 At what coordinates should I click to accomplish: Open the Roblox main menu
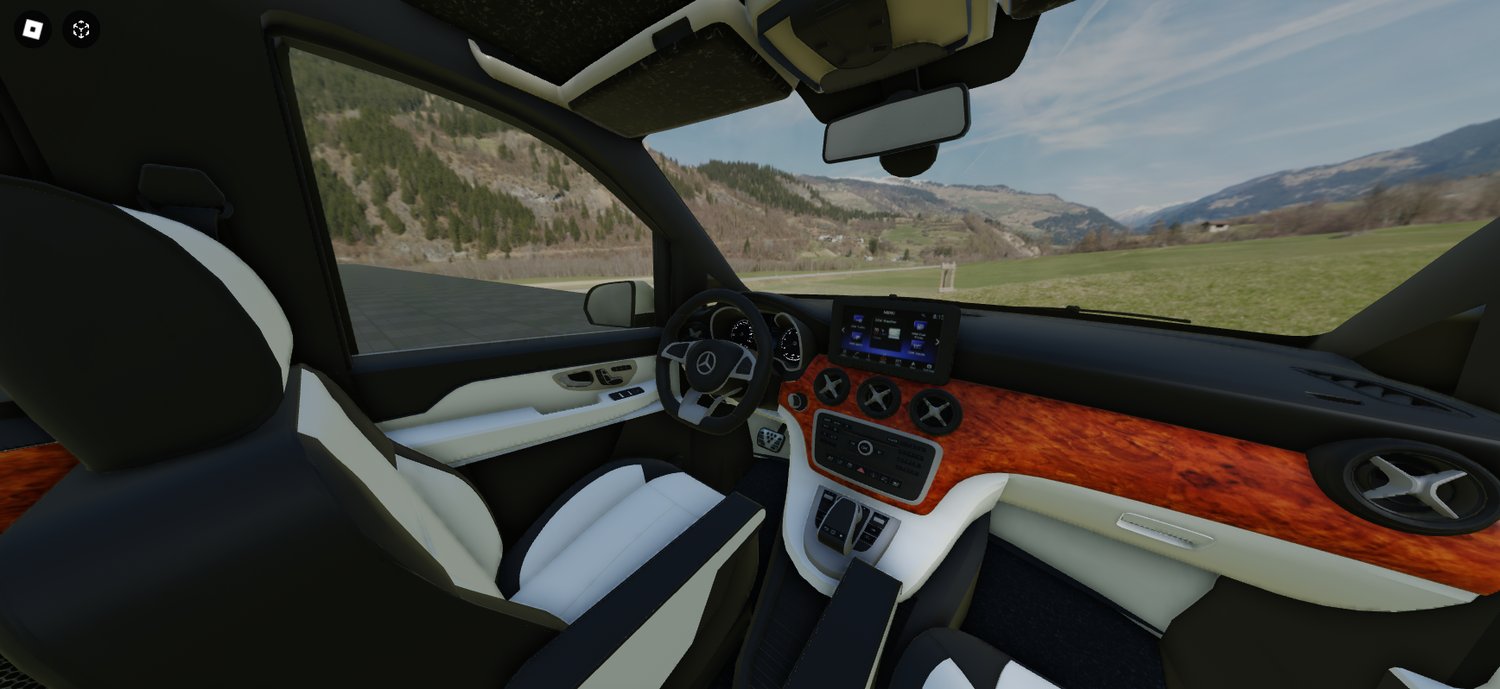pyautogui.click(x=32, y=29)
